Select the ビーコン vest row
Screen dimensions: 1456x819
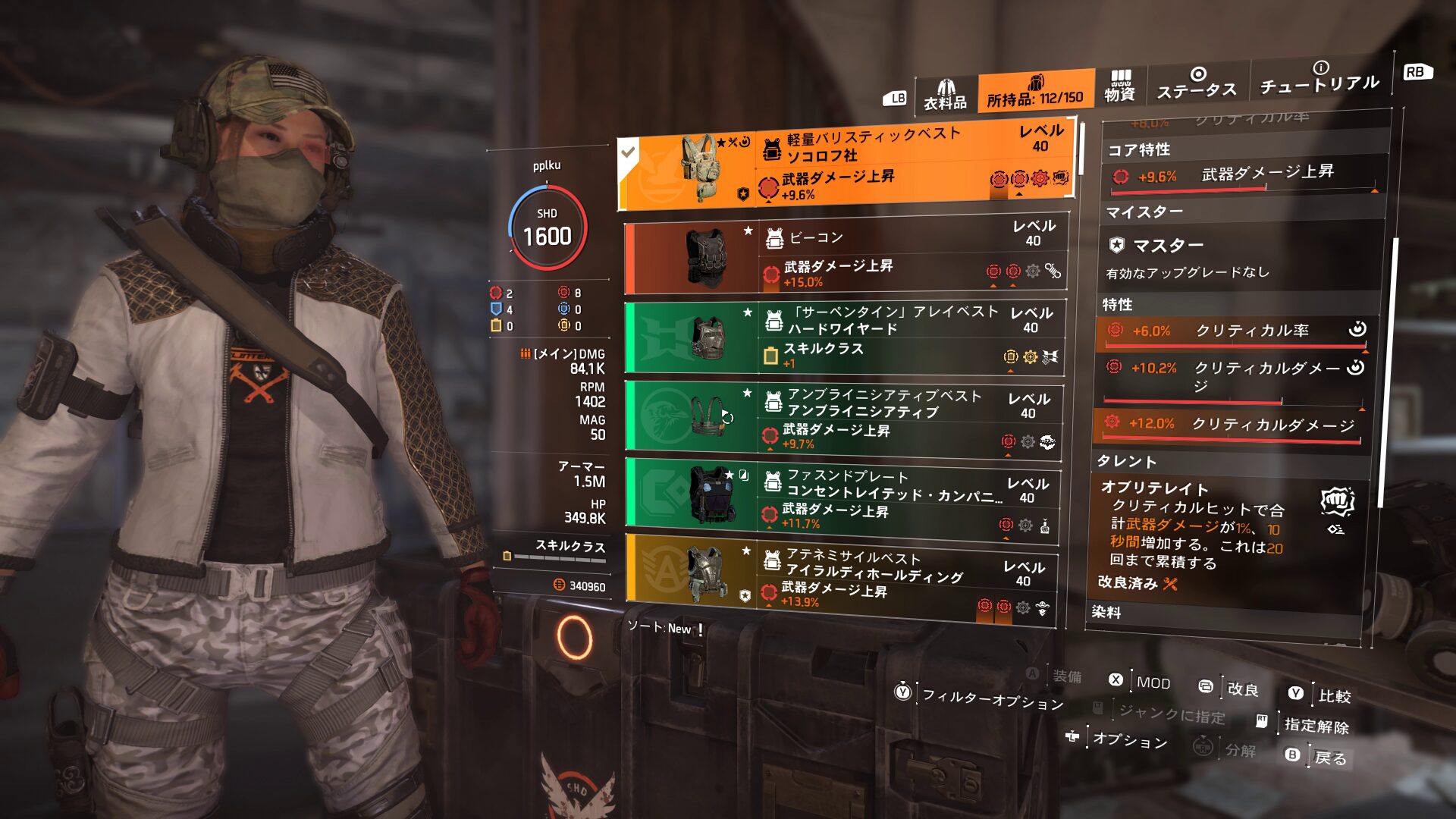pyautogui.click(x=846, y=258)
